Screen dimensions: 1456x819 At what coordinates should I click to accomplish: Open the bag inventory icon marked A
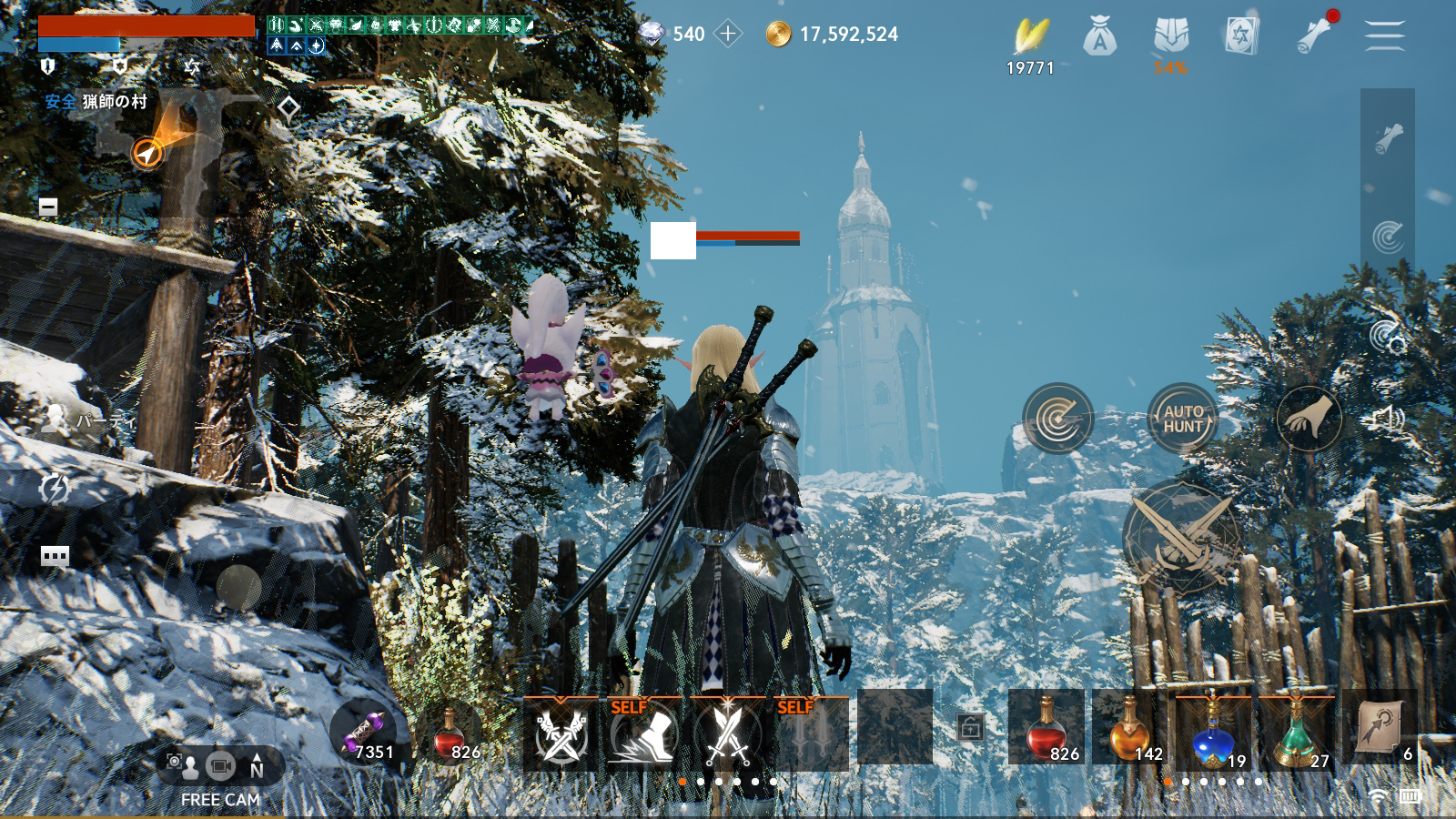pyautogui.click(x=1100, y=37)
